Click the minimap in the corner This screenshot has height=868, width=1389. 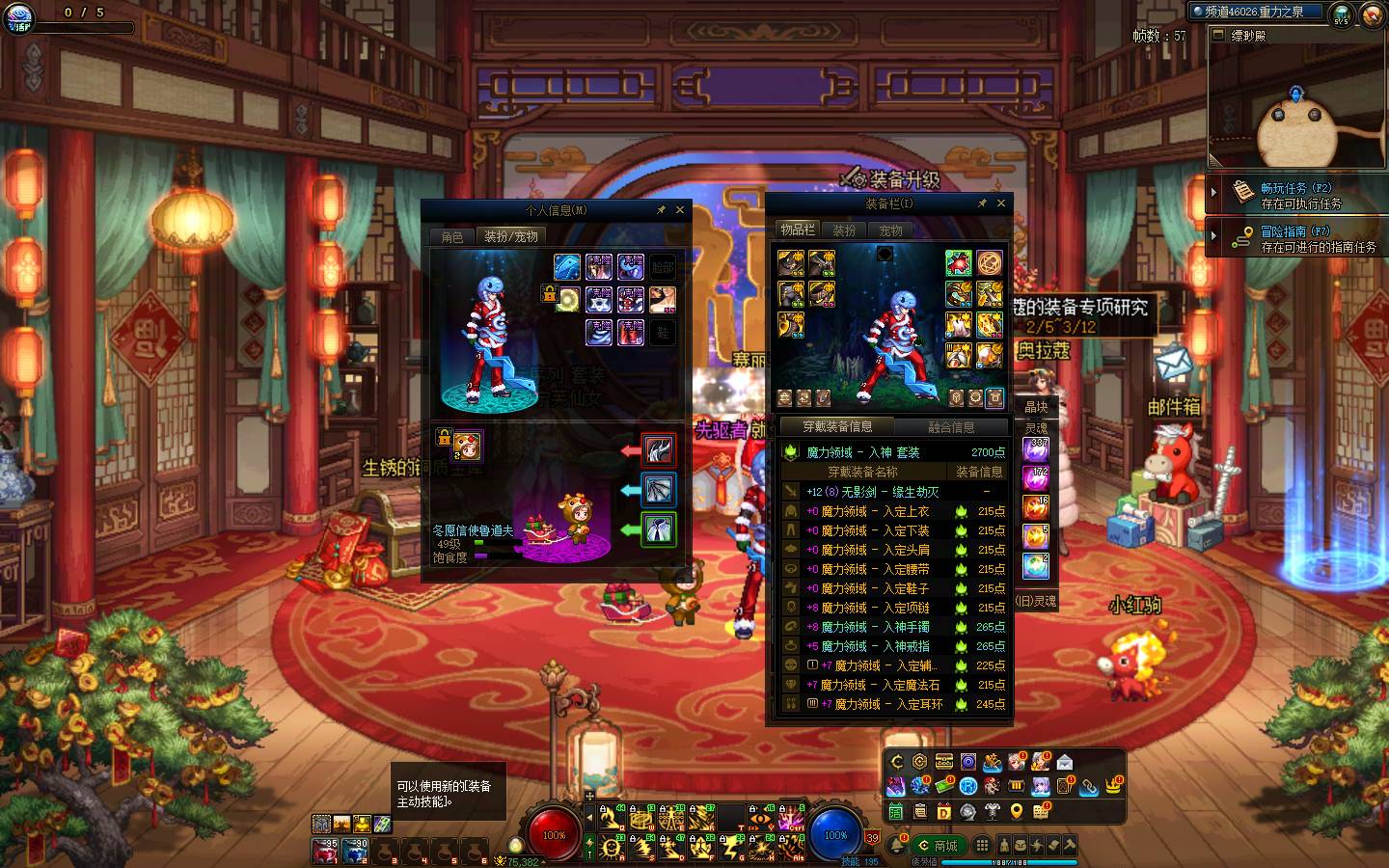click(1296, 106)
